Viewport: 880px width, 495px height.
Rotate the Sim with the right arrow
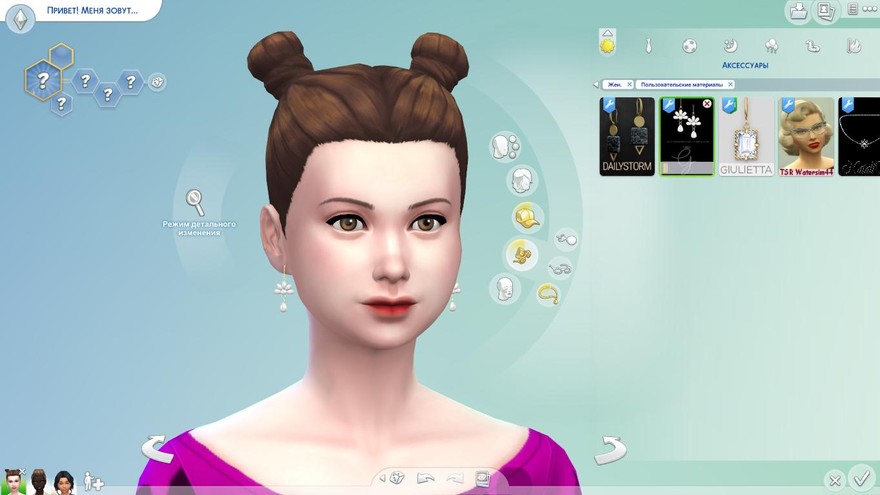click(x=610, y=449)
